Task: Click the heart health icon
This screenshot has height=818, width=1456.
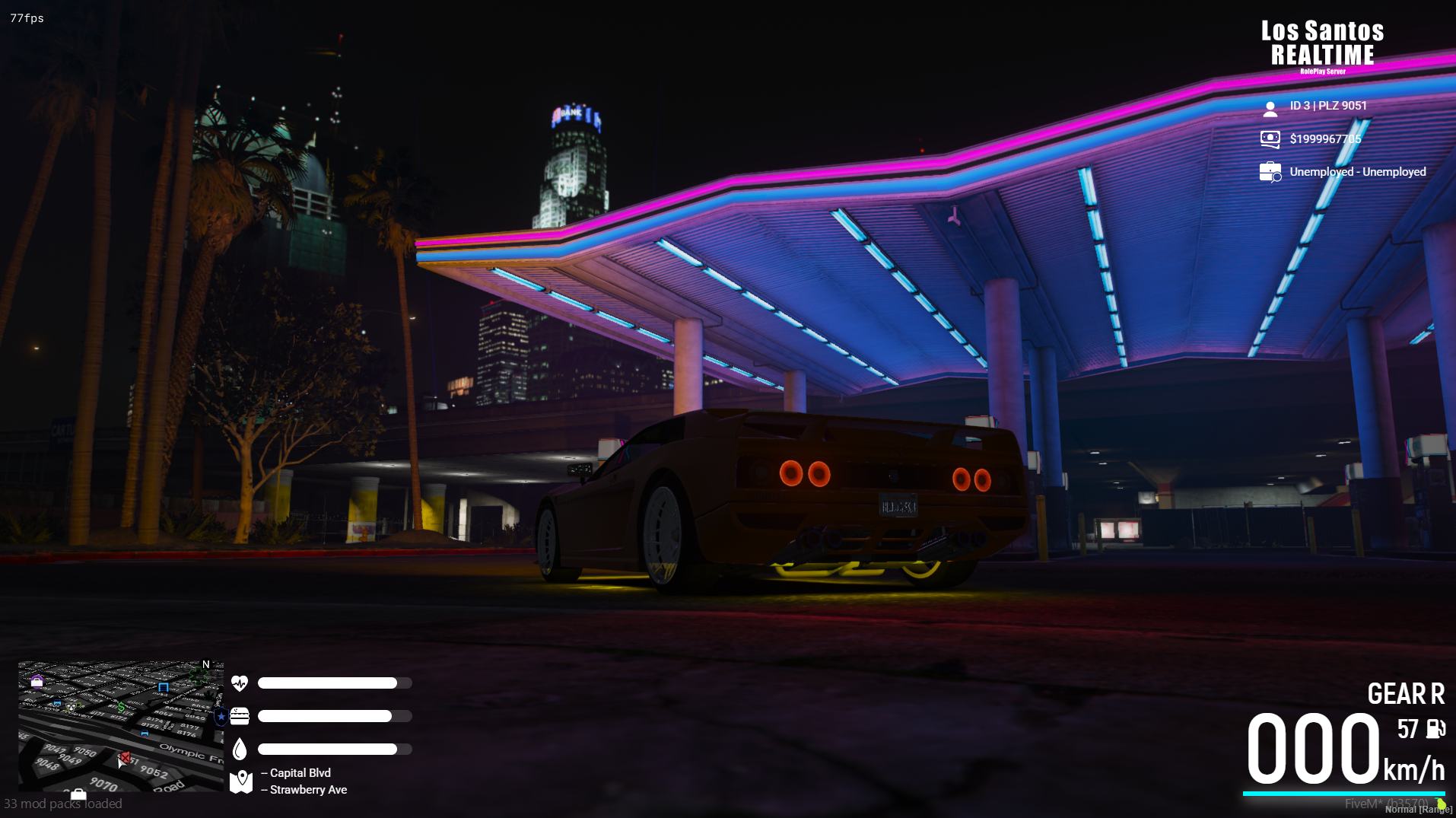Action: tap(240, 683)
